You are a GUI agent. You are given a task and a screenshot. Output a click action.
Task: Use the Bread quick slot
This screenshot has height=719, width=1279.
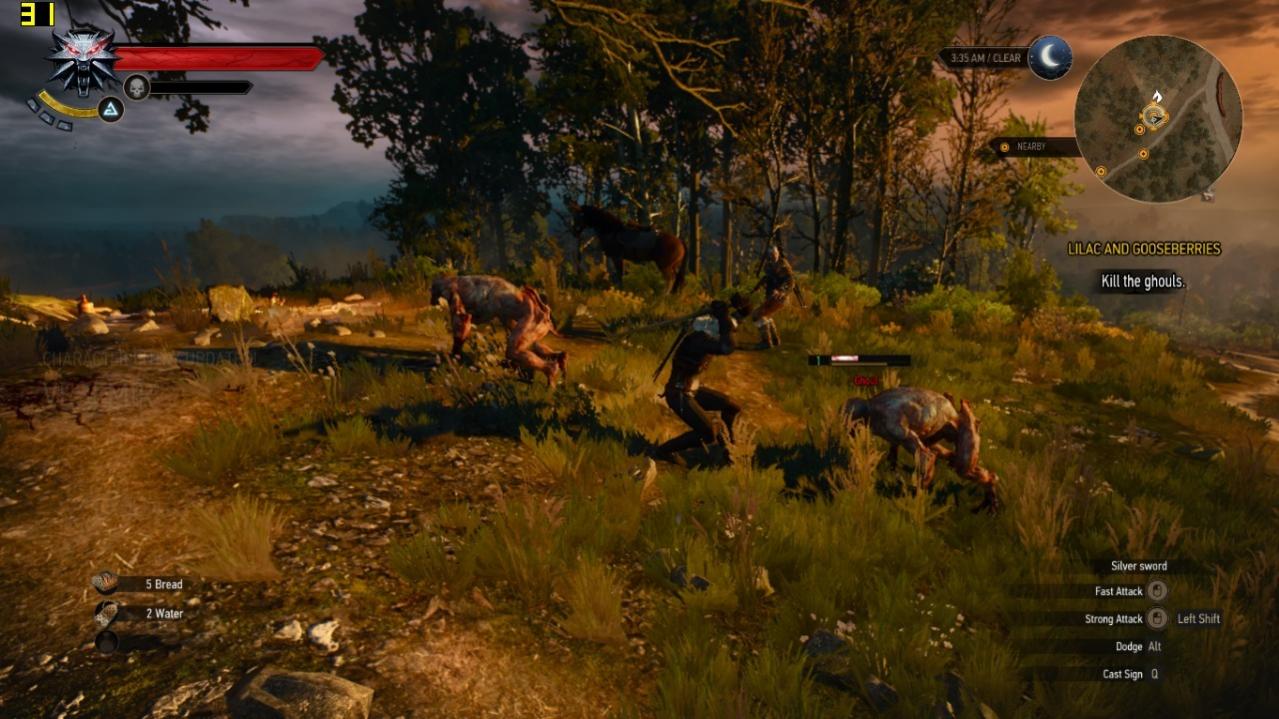(x=140, y=584)
